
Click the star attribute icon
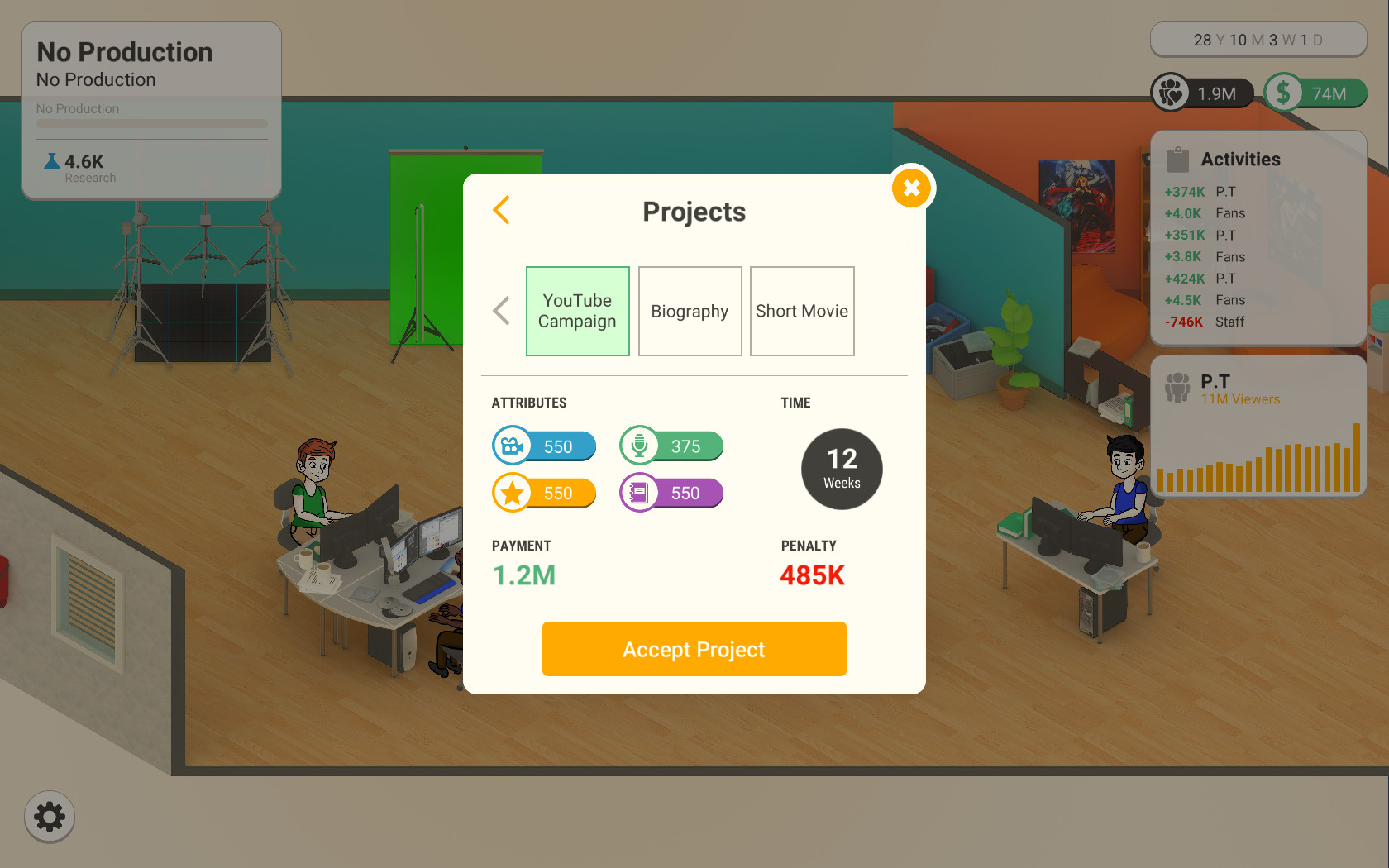(x=513, y=493)
